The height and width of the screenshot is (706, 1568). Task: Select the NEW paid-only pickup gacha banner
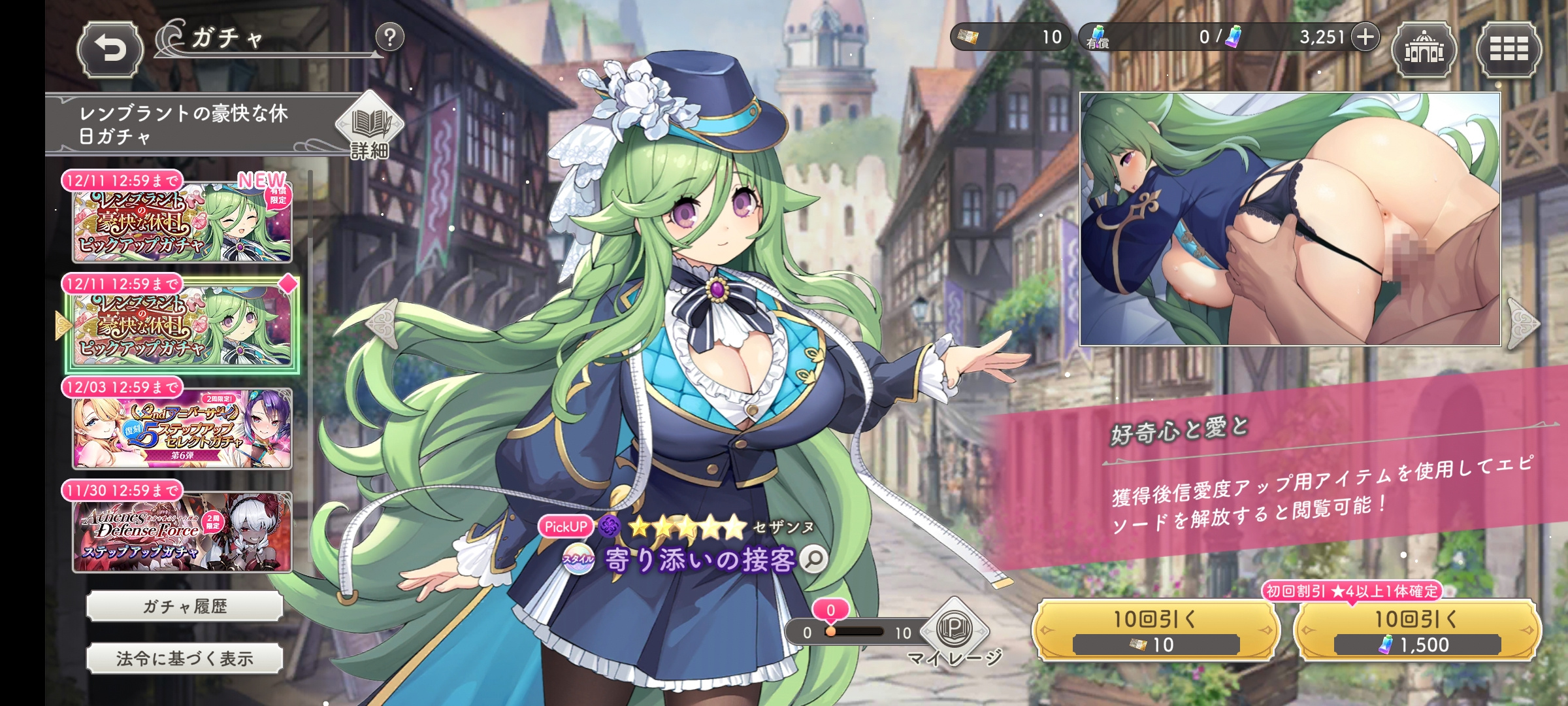pyautogui.click(x=182, y=222)
